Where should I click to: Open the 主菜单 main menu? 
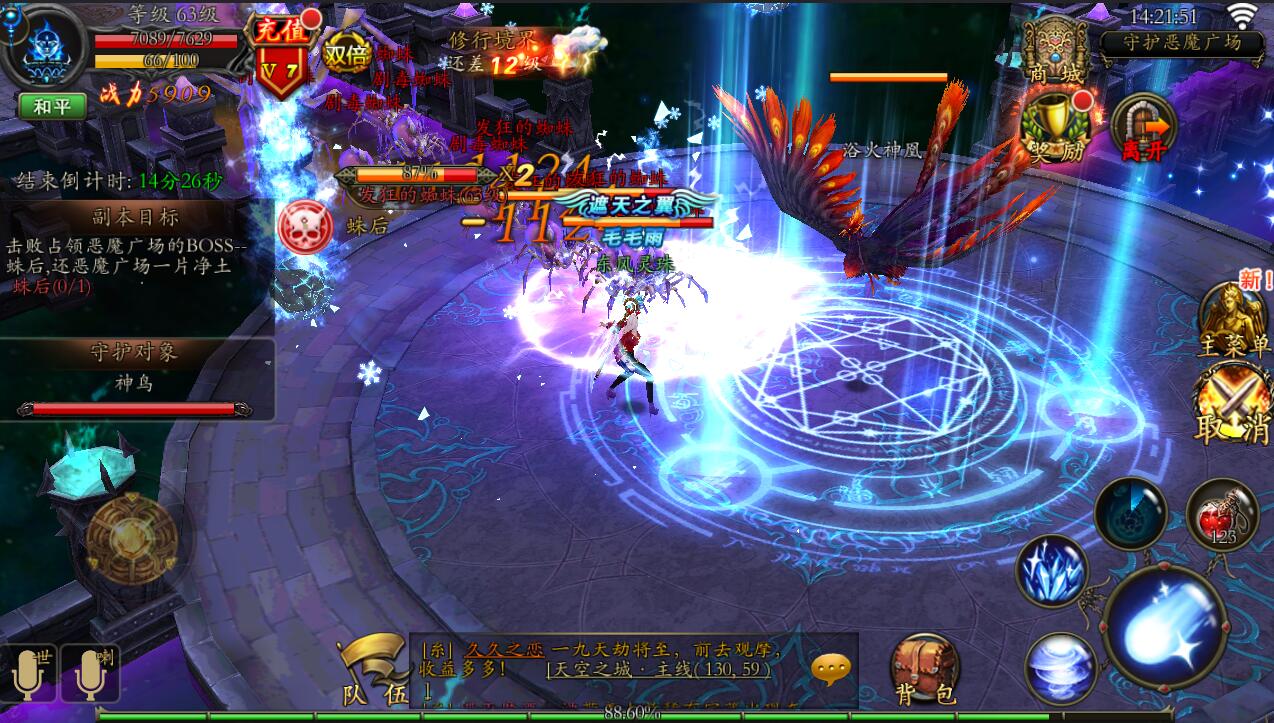pos(1233,320)
